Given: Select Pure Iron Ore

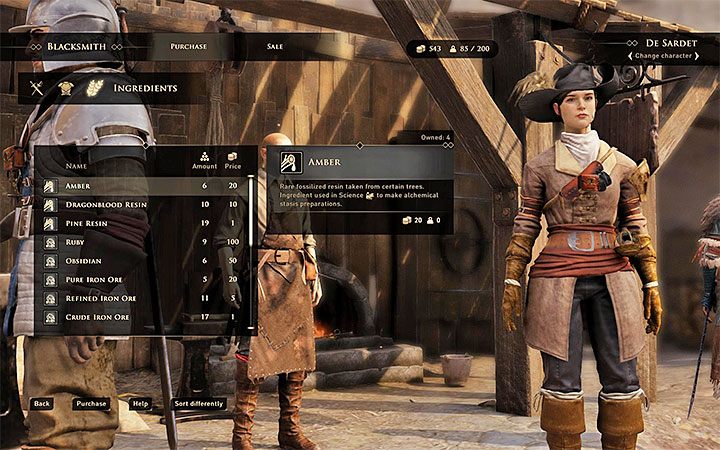Looking at the screenshot, I should [x=142, y=280].
